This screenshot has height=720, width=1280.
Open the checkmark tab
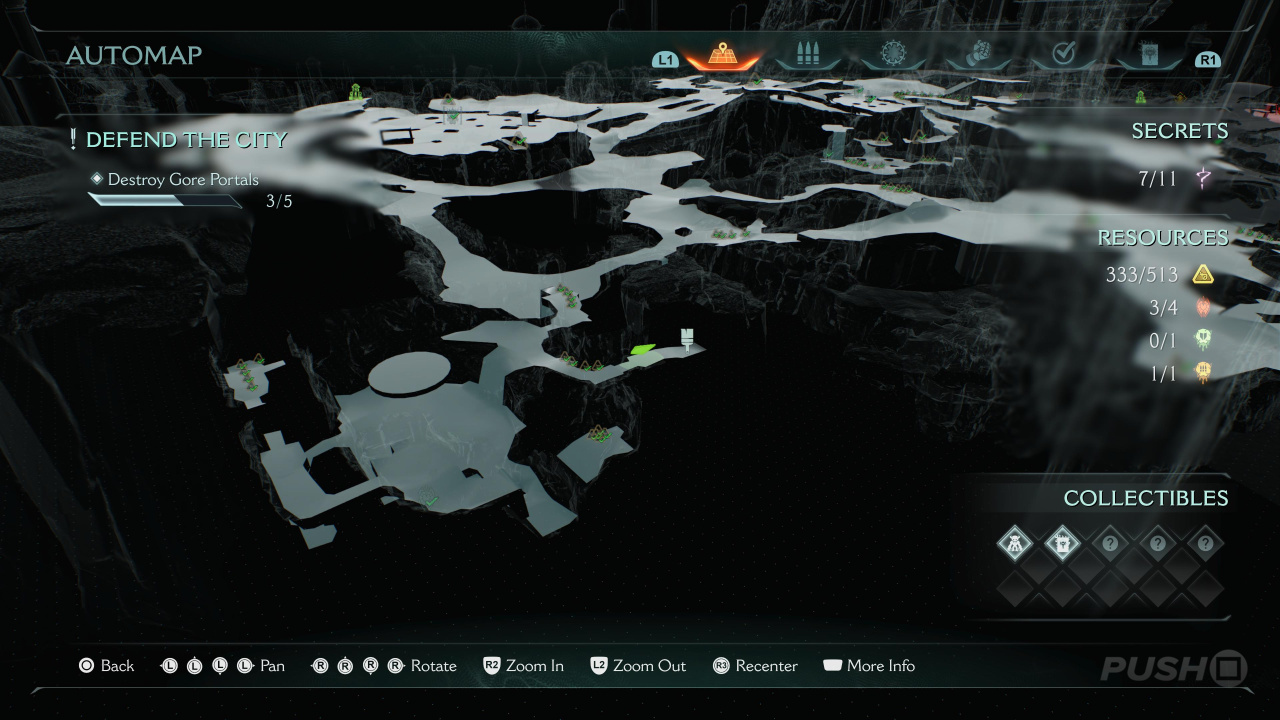(1063, 55)
